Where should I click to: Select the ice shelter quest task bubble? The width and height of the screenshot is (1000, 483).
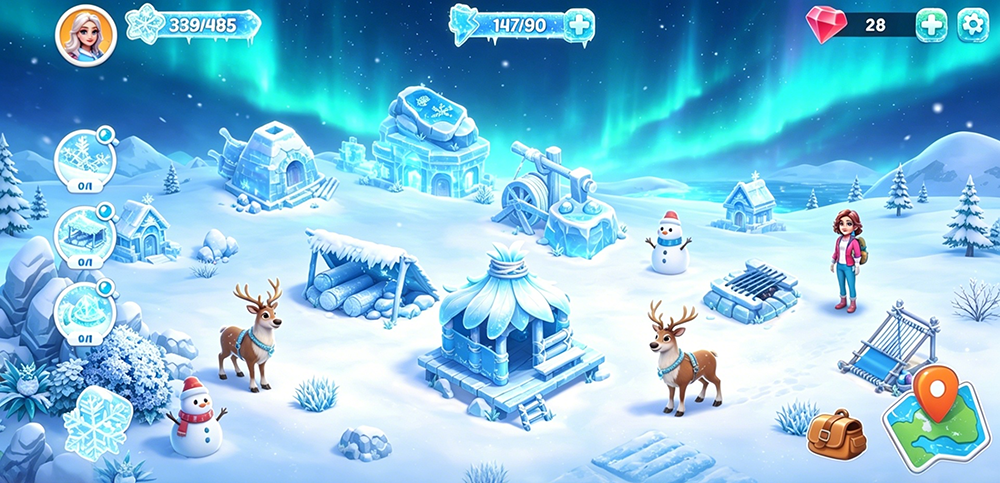[81, 231]
